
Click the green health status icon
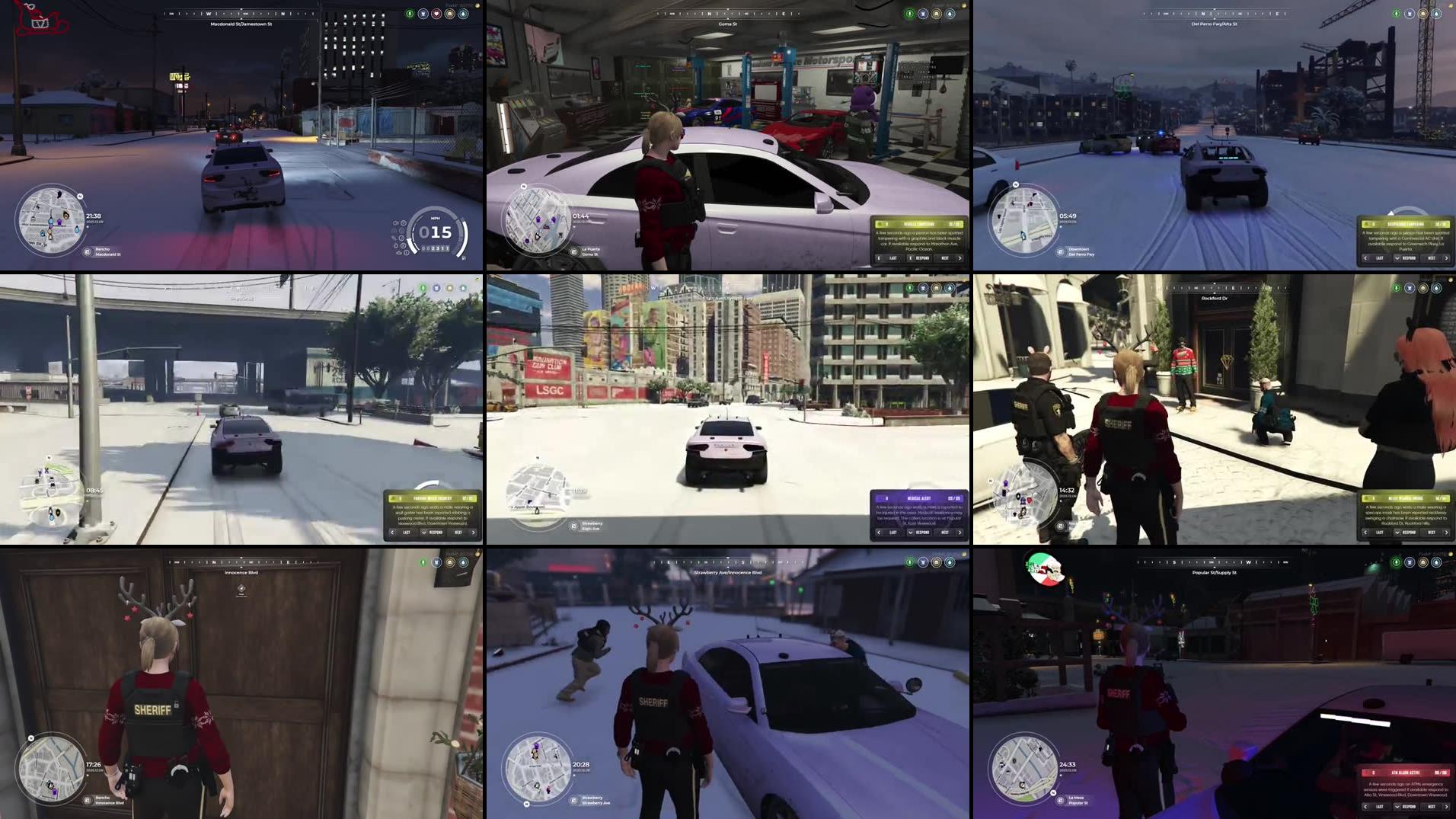[410, 14]
